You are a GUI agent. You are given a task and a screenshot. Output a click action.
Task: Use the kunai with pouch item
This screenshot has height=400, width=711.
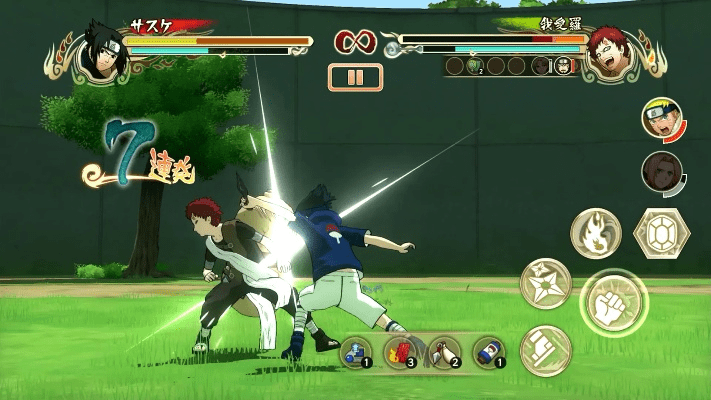[x=444, y=351]
